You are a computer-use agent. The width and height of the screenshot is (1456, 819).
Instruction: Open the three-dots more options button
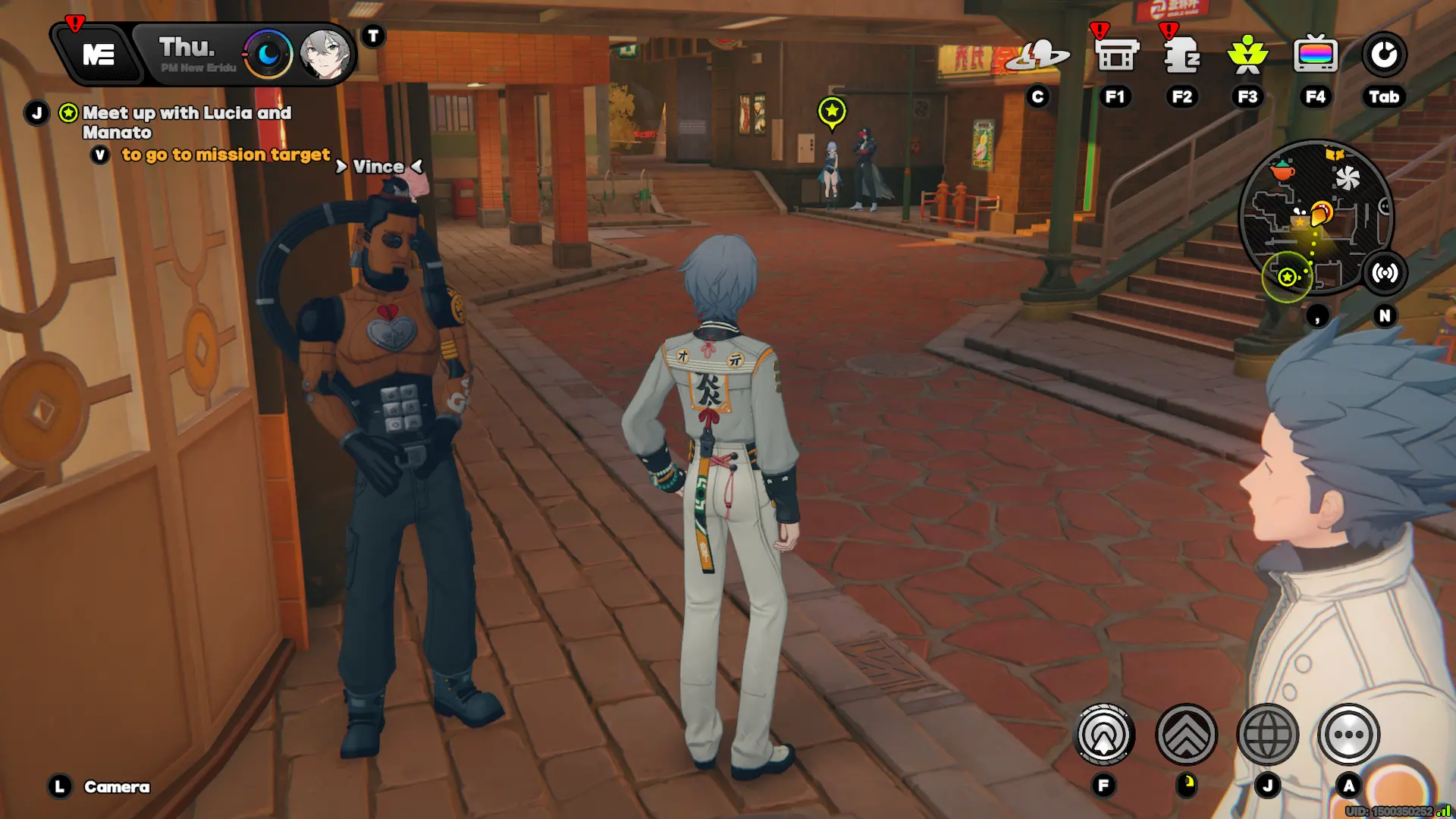[1348, 734]
